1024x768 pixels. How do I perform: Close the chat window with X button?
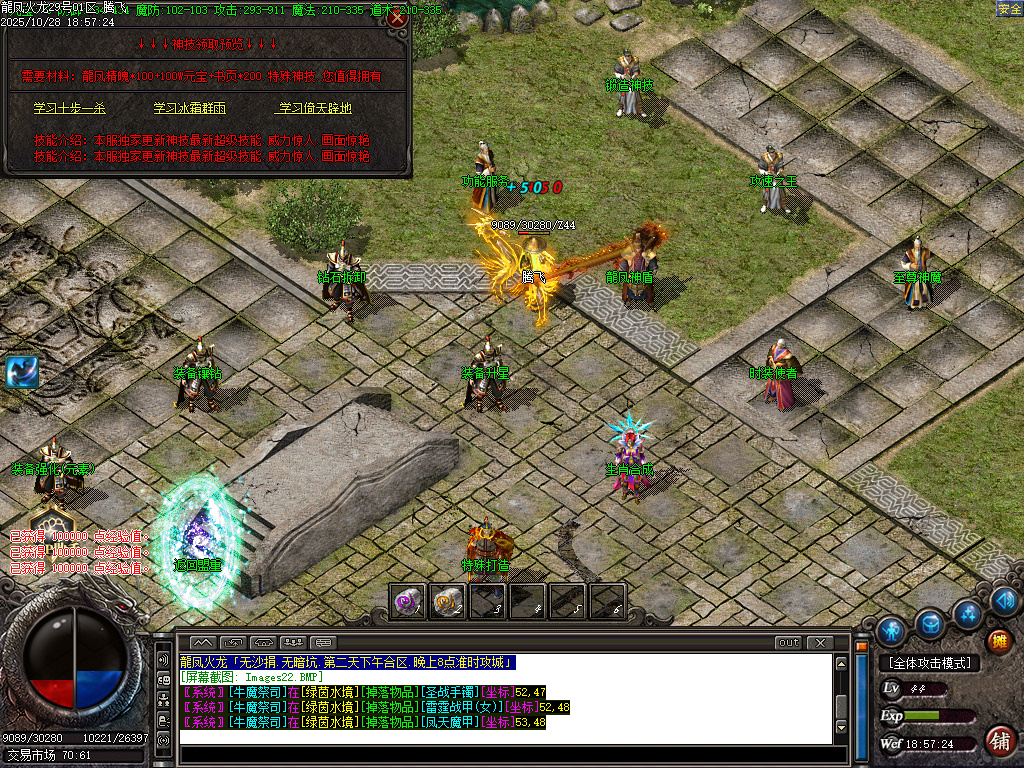[820, 642]
